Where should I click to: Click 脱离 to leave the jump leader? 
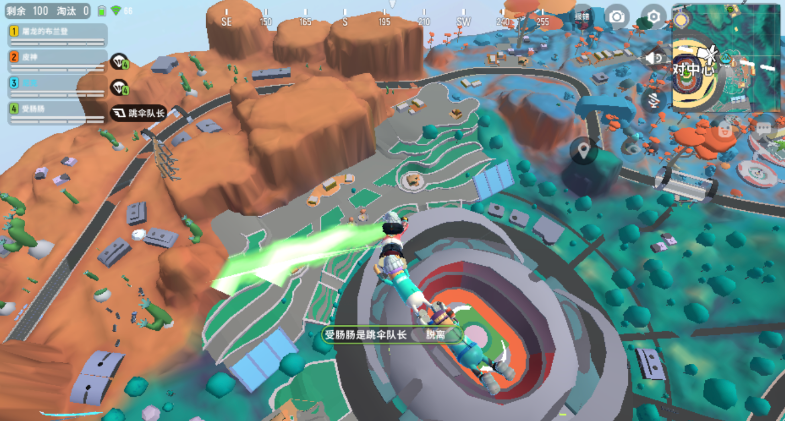click(x=436, y=335)
